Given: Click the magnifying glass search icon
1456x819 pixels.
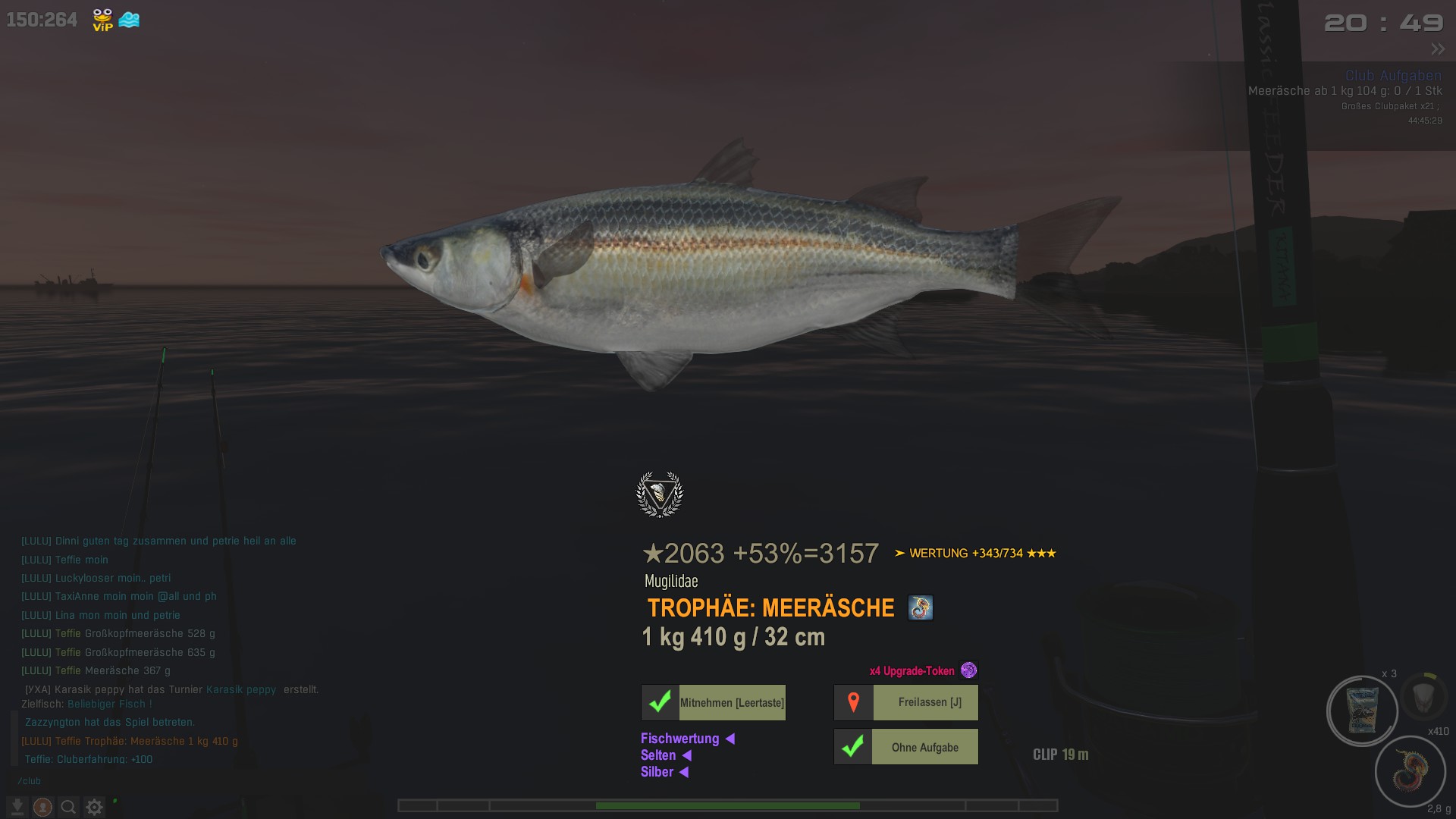Looking at the screenshot, I should point(68,808).
